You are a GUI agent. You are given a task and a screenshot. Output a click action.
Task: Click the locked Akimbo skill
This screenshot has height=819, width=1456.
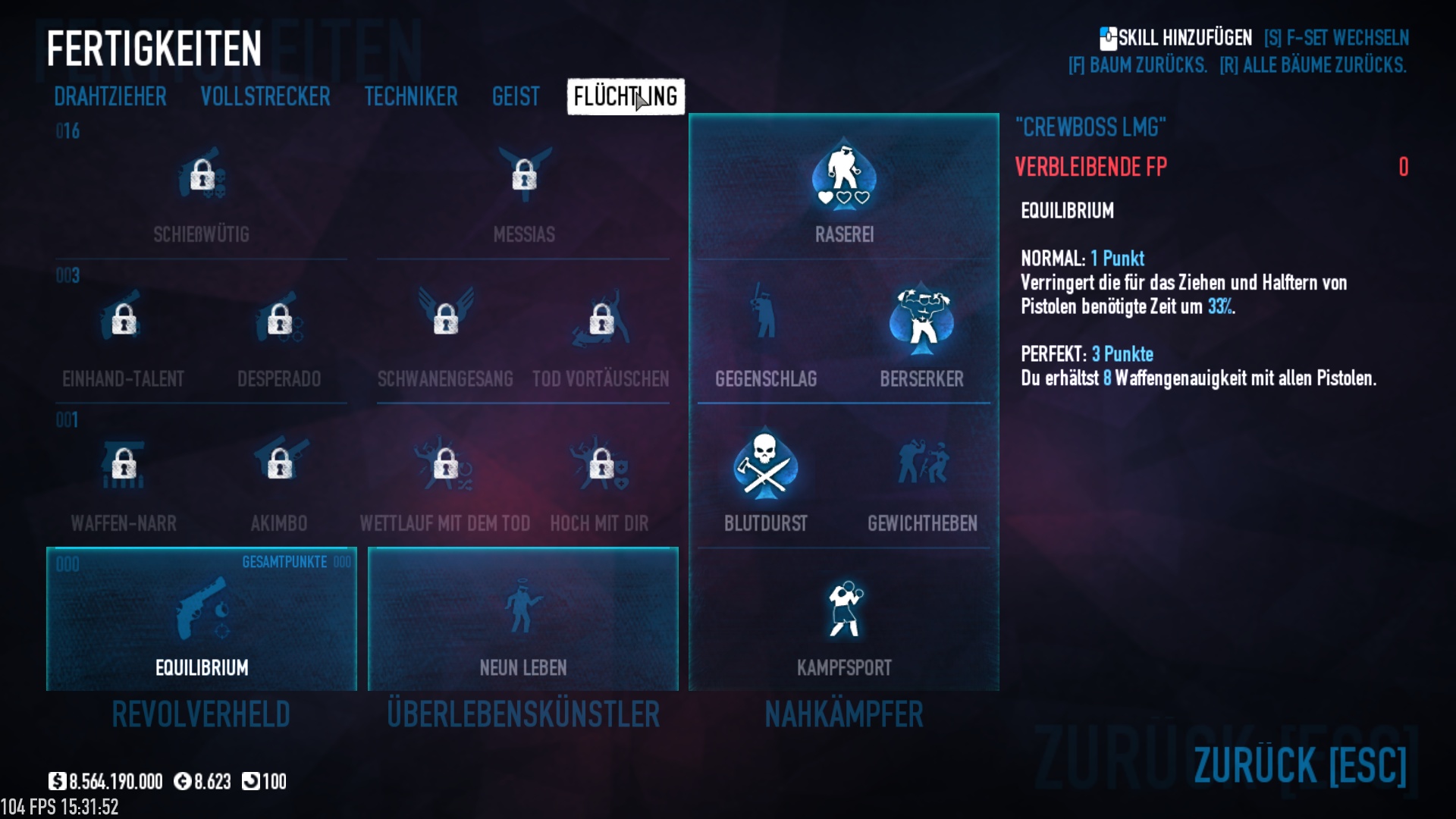pos(279,464)
